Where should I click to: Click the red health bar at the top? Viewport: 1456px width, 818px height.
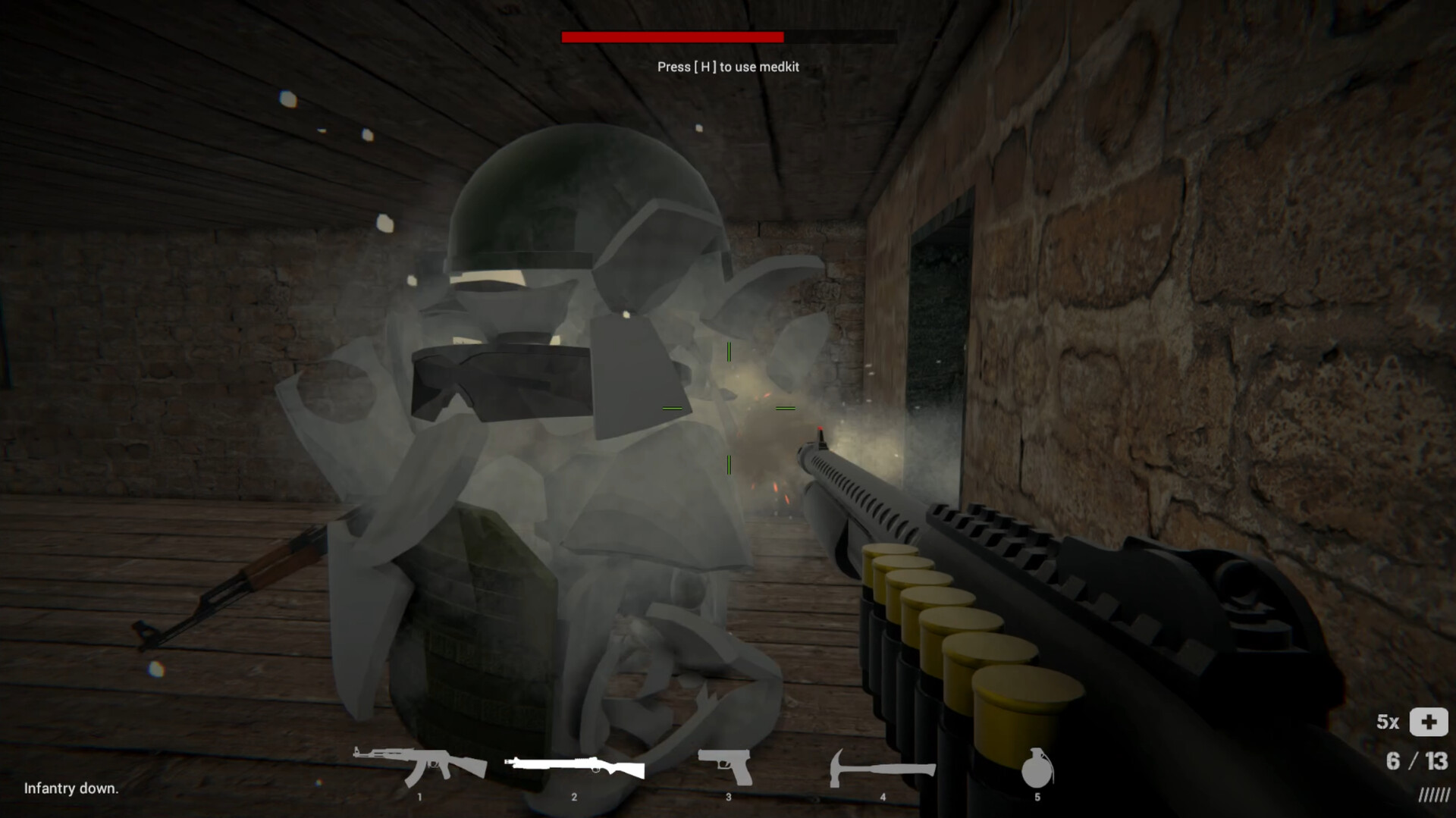click(671, 34)
